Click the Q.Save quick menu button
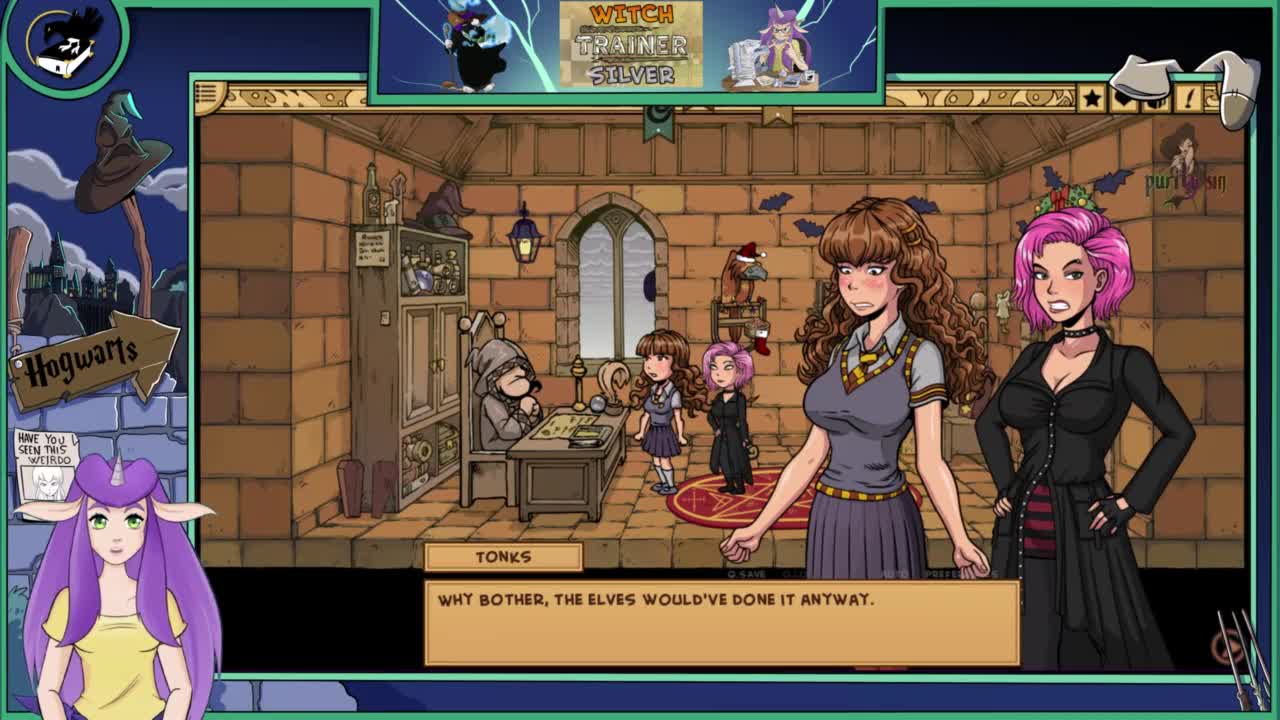Screen dimensions: 1280x720 pos(747,574)
